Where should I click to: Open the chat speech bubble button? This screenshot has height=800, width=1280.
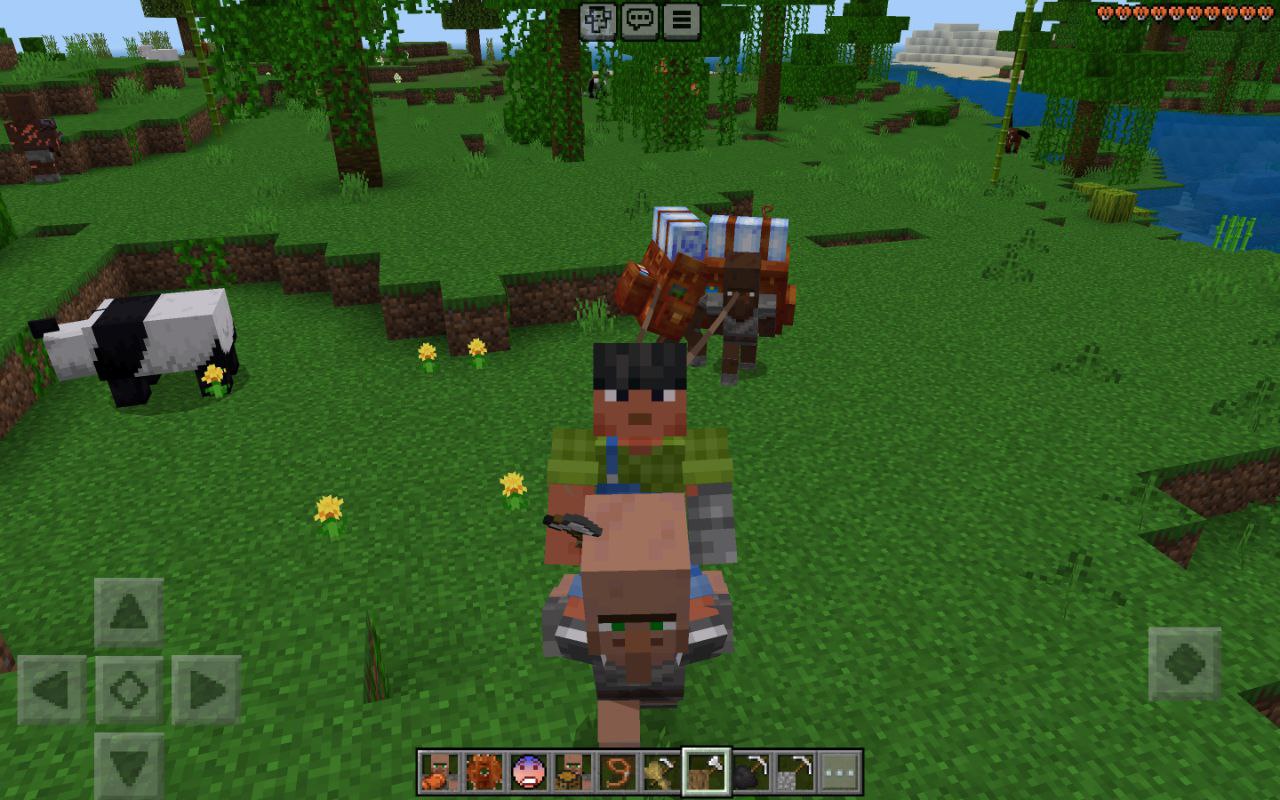click(639, 19)
